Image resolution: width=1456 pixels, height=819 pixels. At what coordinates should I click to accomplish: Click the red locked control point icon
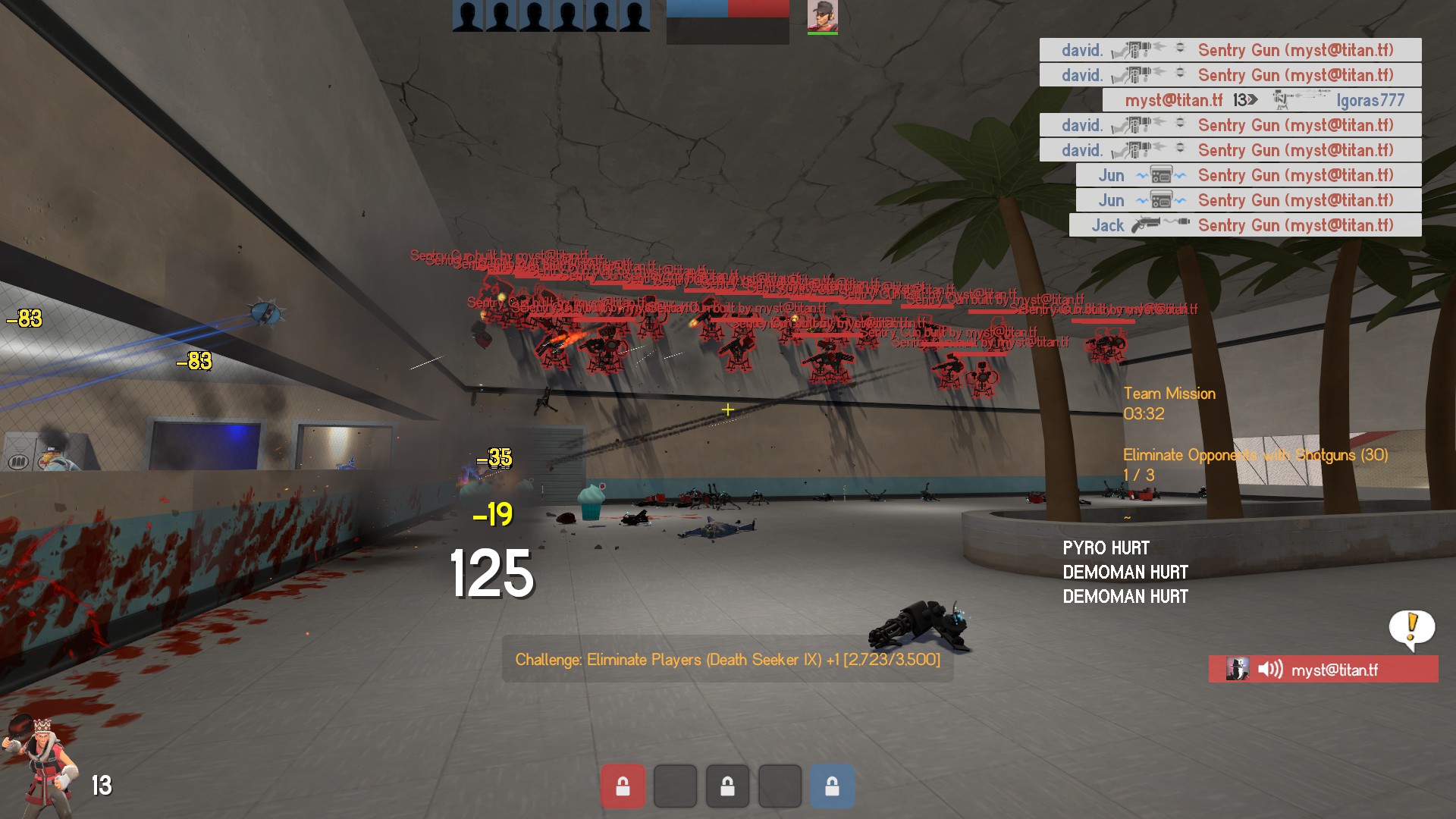click(623, 786)
